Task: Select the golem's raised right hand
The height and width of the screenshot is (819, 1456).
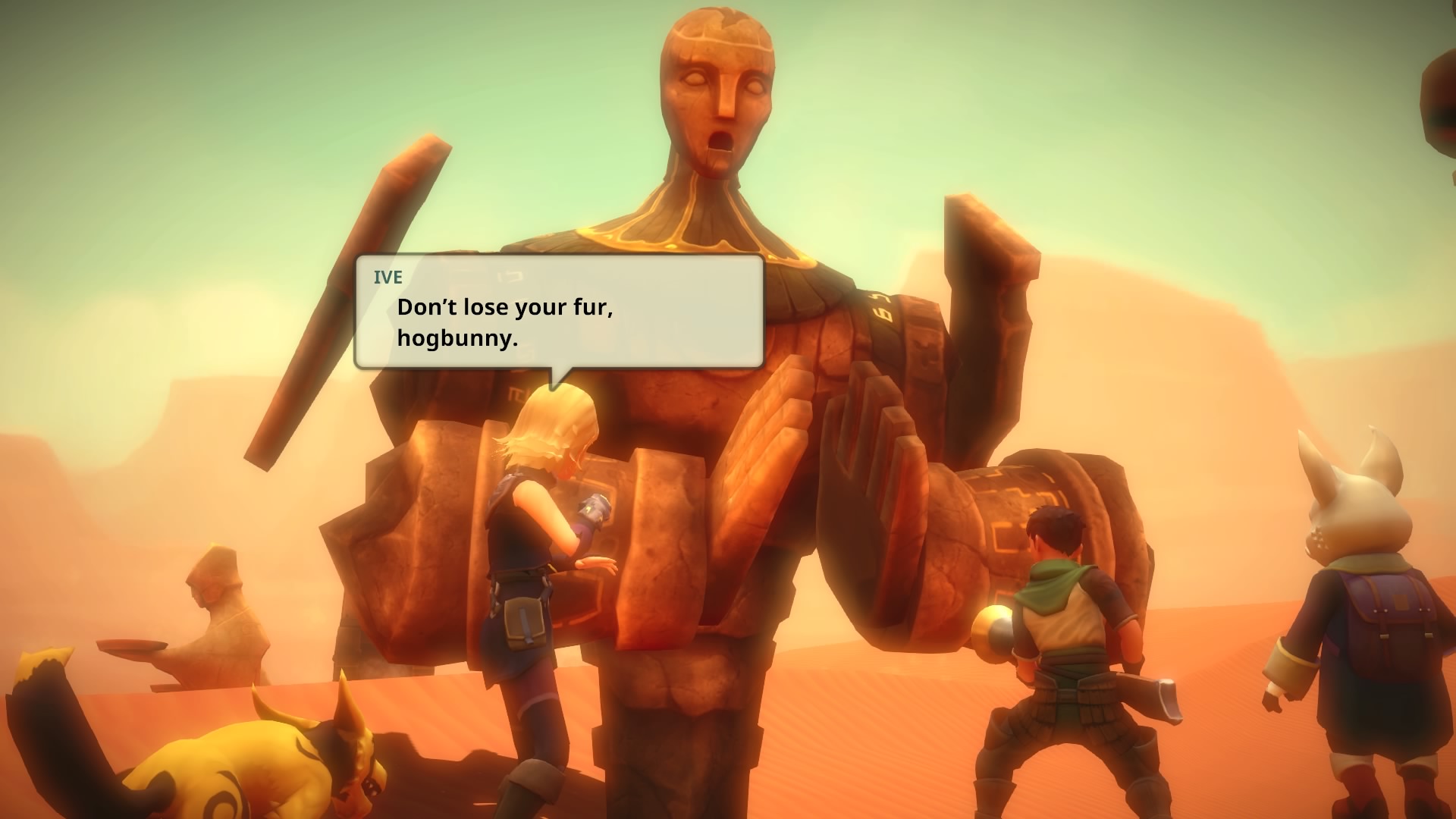Action: [x=864, y=470]
